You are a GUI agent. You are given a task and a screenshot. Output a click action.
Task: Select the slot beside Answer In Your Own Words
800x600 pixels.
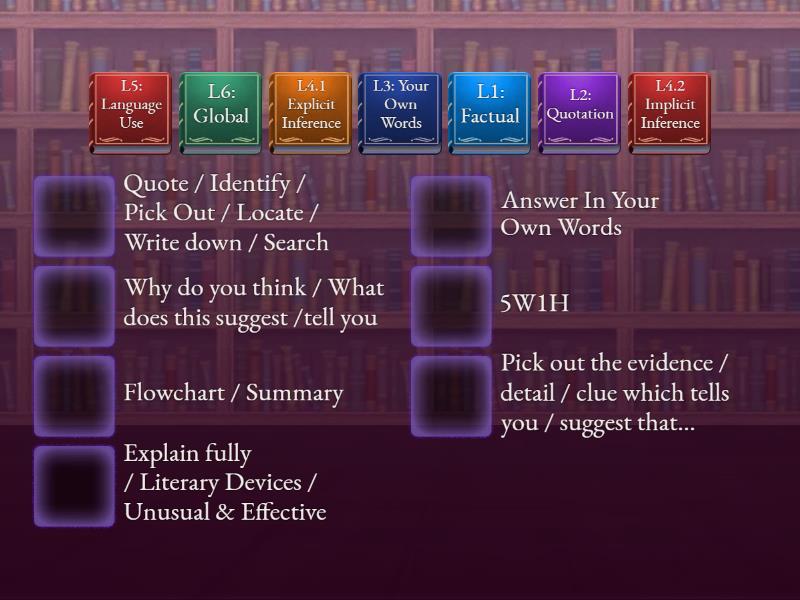click(452, 216)
